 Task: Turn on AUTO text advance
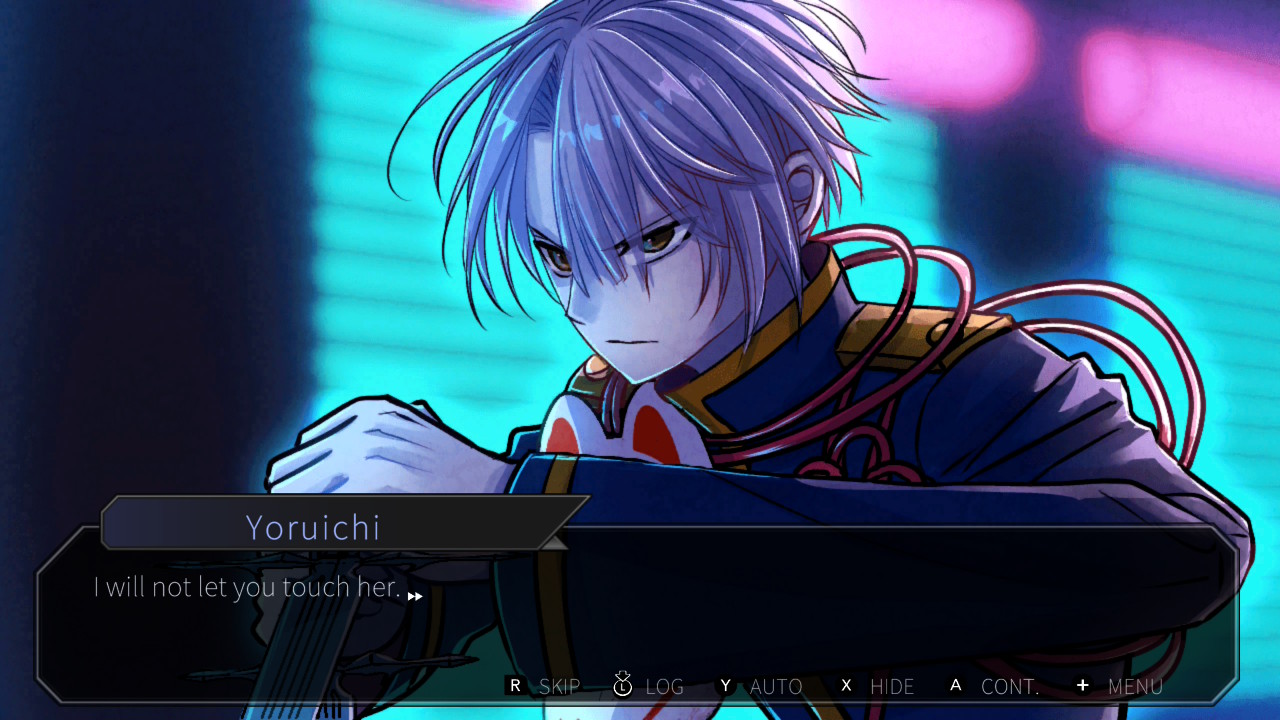coord(761,686)
